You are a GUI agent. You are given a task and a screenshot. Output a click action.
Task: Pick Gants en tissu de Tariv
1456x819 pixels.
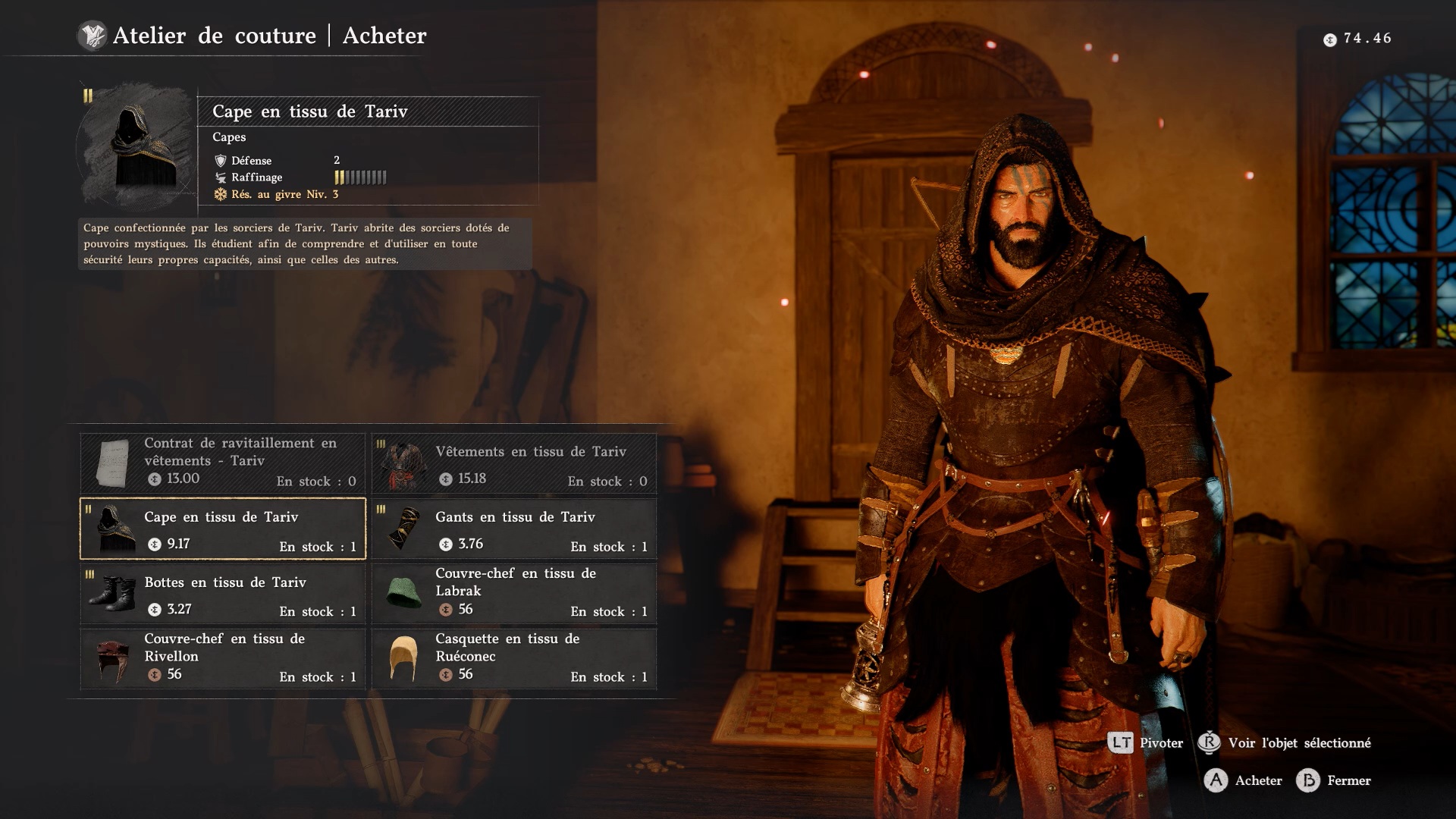[514, 529]
